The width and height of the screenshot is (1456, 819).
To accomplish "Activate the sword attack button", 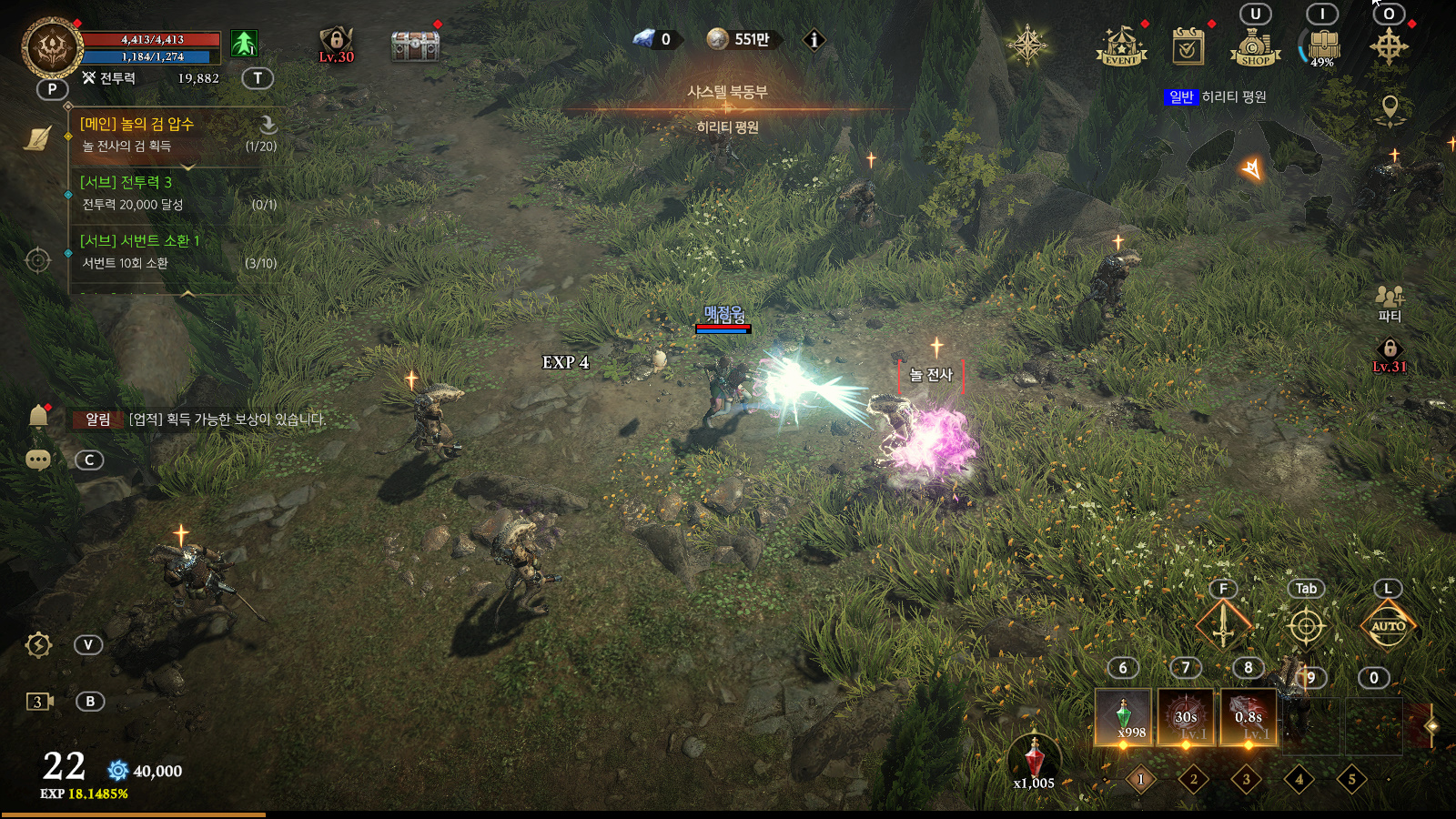I will [x=1223, y=625].
